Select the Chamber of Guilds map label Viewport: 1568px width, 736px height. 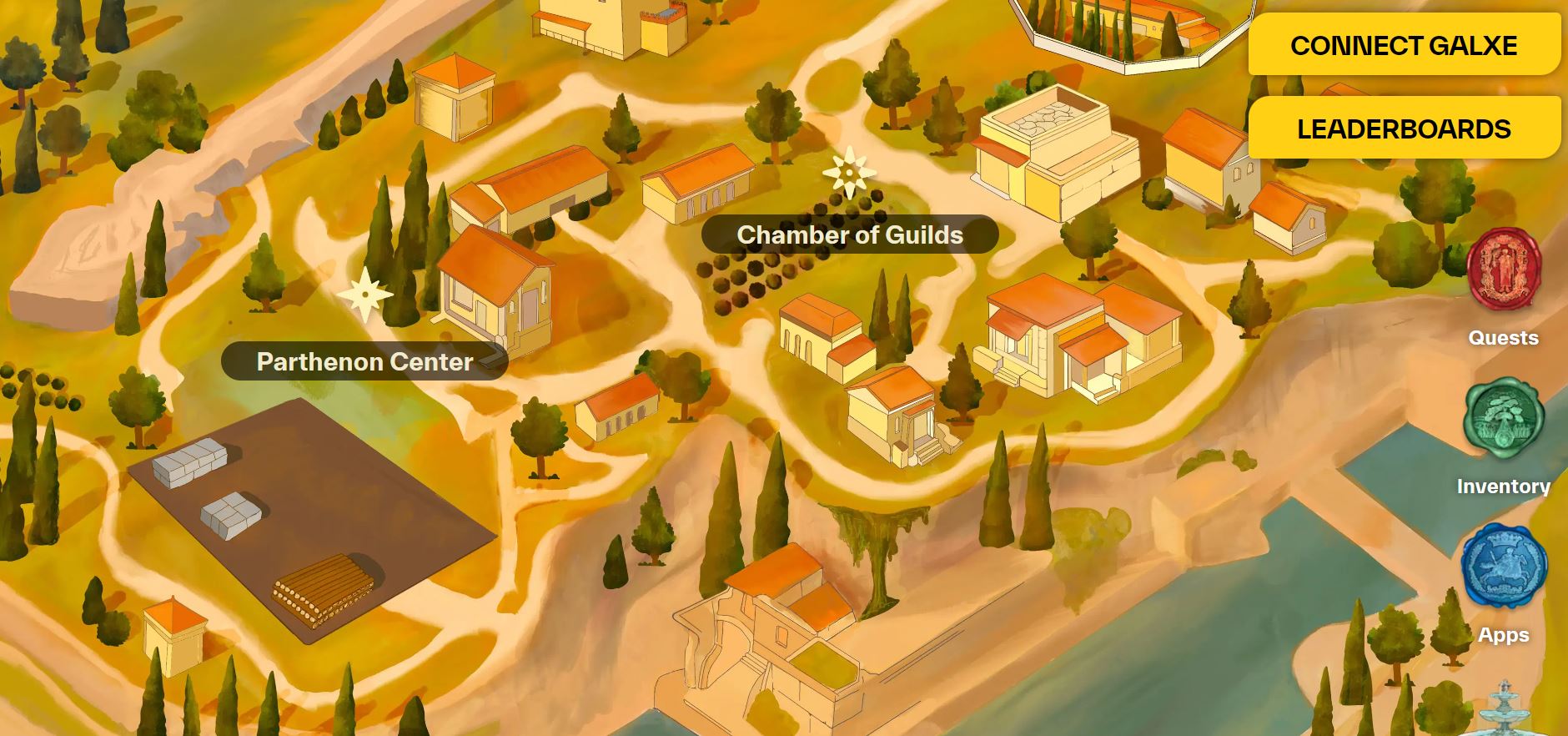[850, 235]
